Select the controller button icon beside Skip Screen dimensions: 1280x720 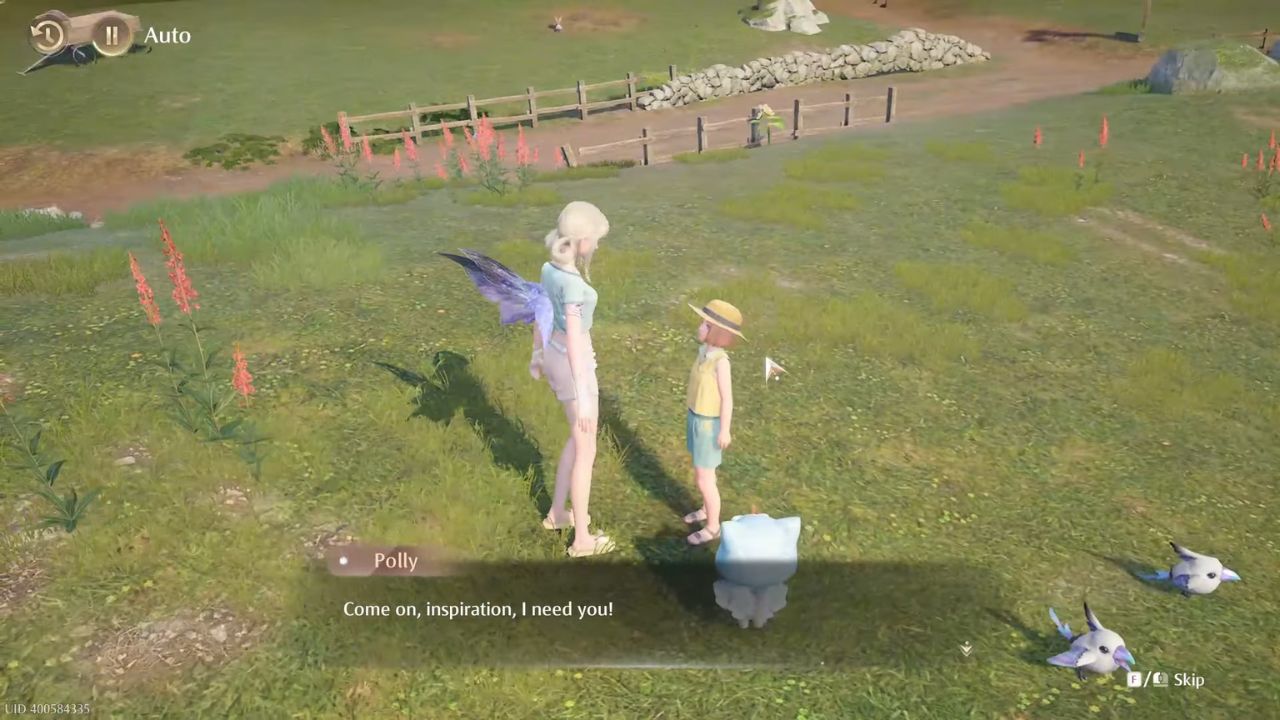click(x=1163, y=680)
